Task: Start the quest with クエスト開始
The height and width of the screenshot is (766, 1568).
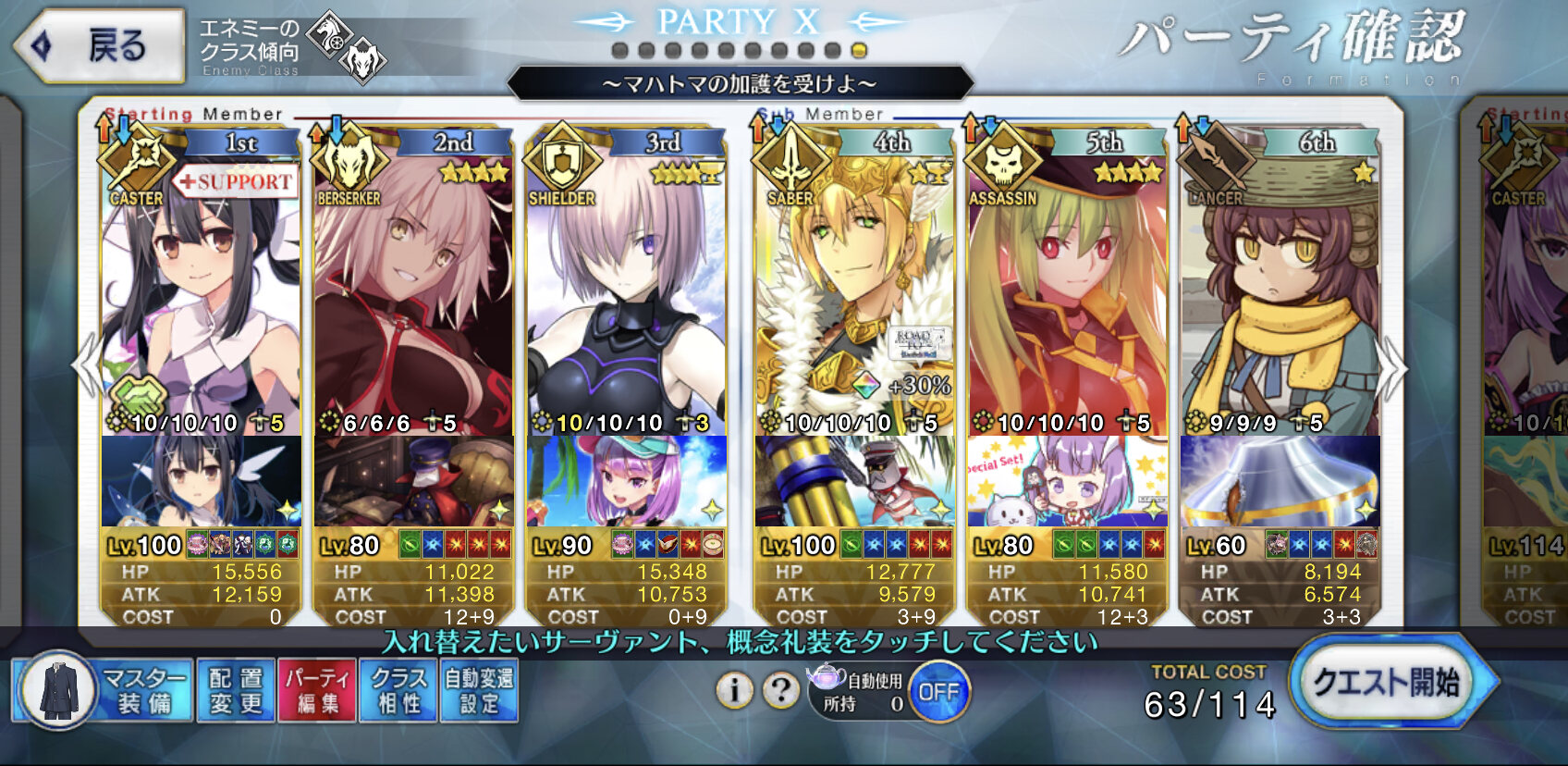Action: (x=1387, y=685)
